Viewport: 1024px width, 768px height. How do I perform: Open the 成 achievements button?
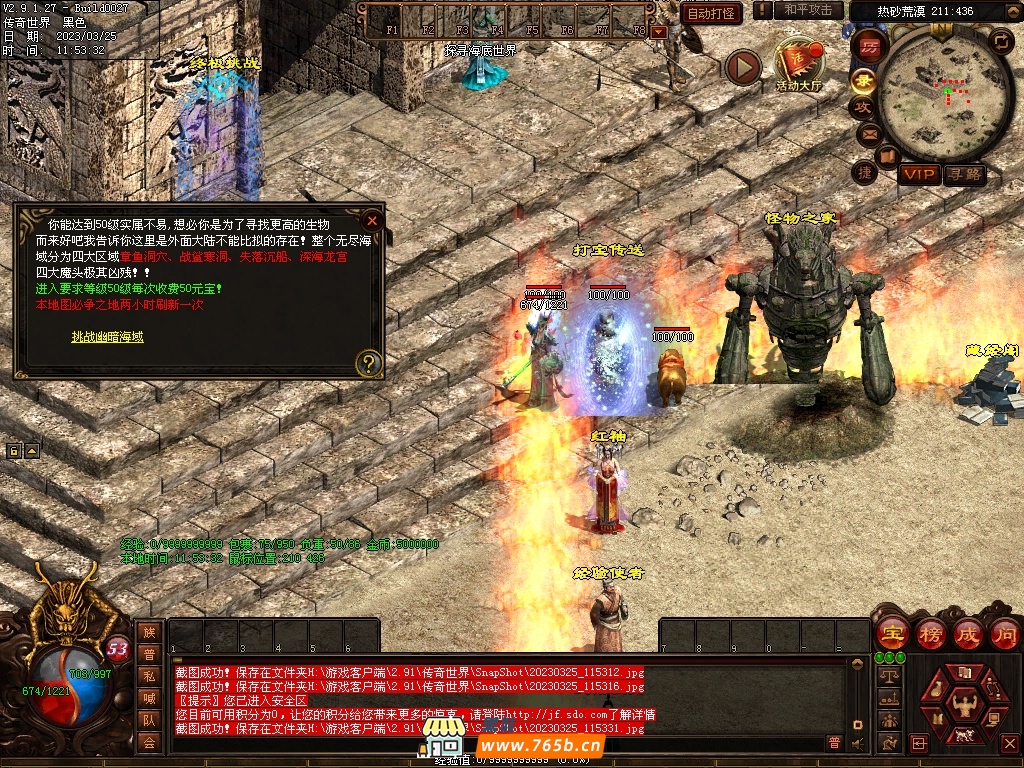pos(968,633)
